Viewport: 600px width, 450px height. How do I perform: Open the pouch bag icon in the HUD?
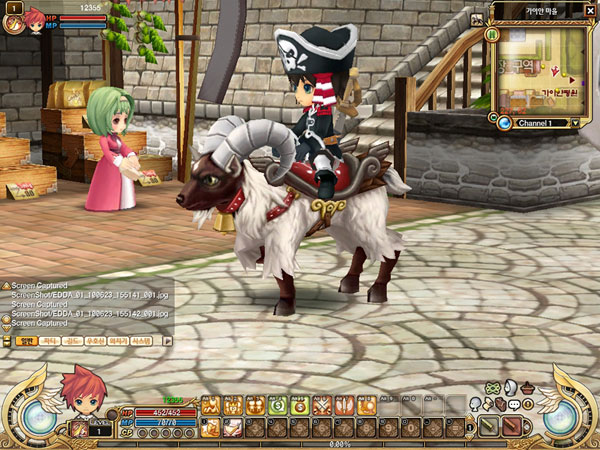[x=528, y=388]
